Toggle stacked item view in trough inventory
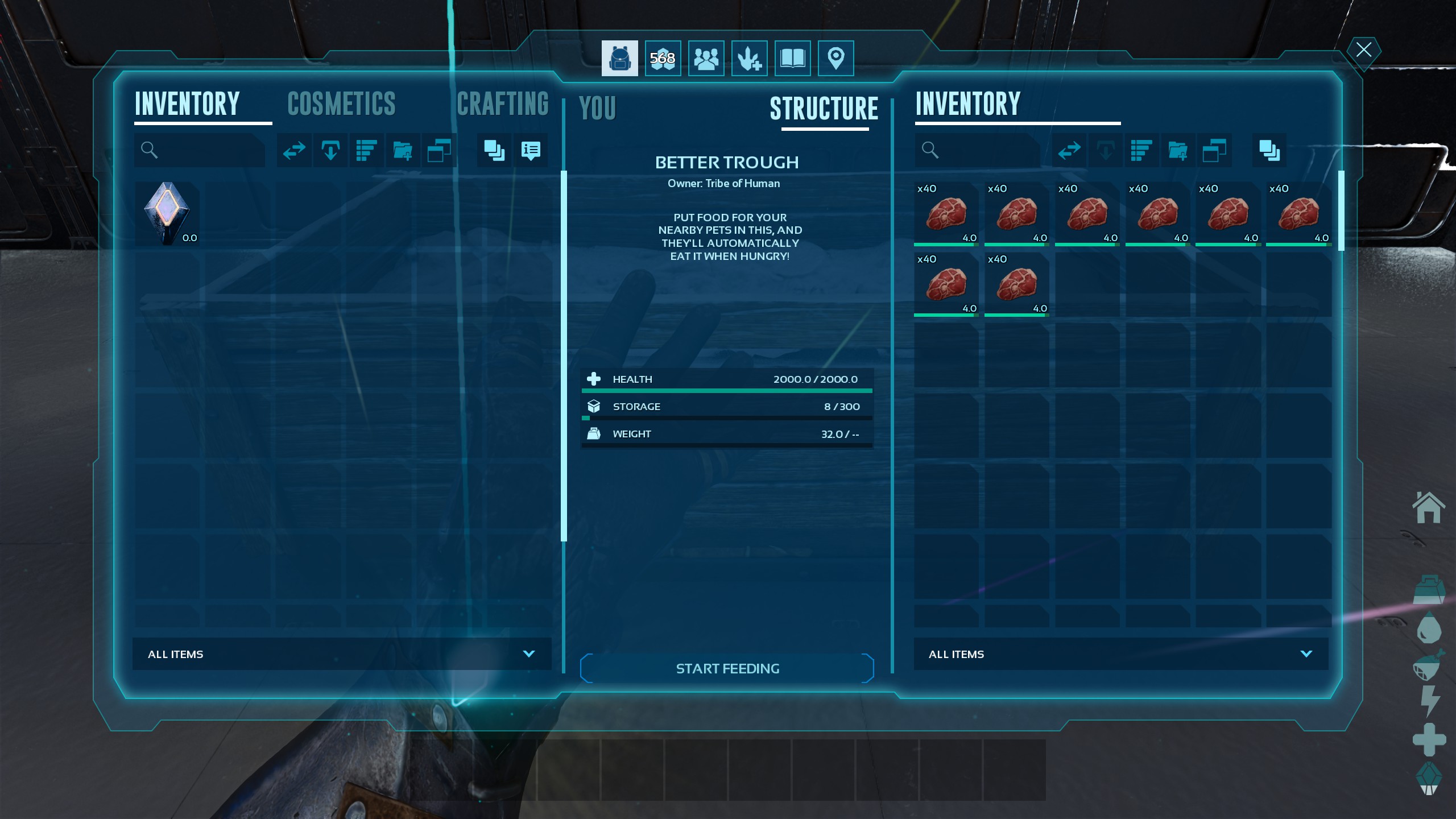Image resolution: width=1456 pixels, height=819 pixels. click(x=1269, y=150)
